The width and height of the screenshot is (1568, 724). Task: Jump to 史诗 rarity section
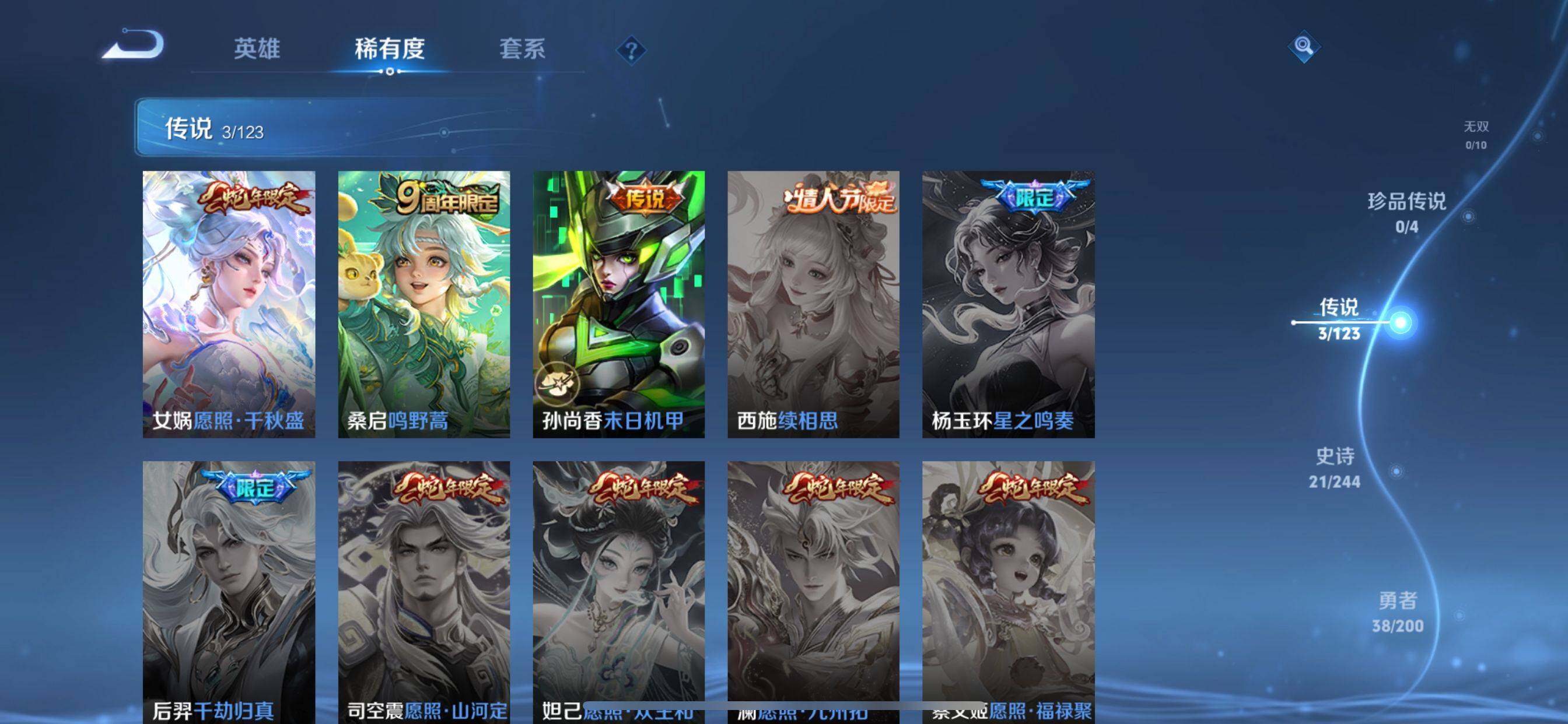[x=1335, y=468]
